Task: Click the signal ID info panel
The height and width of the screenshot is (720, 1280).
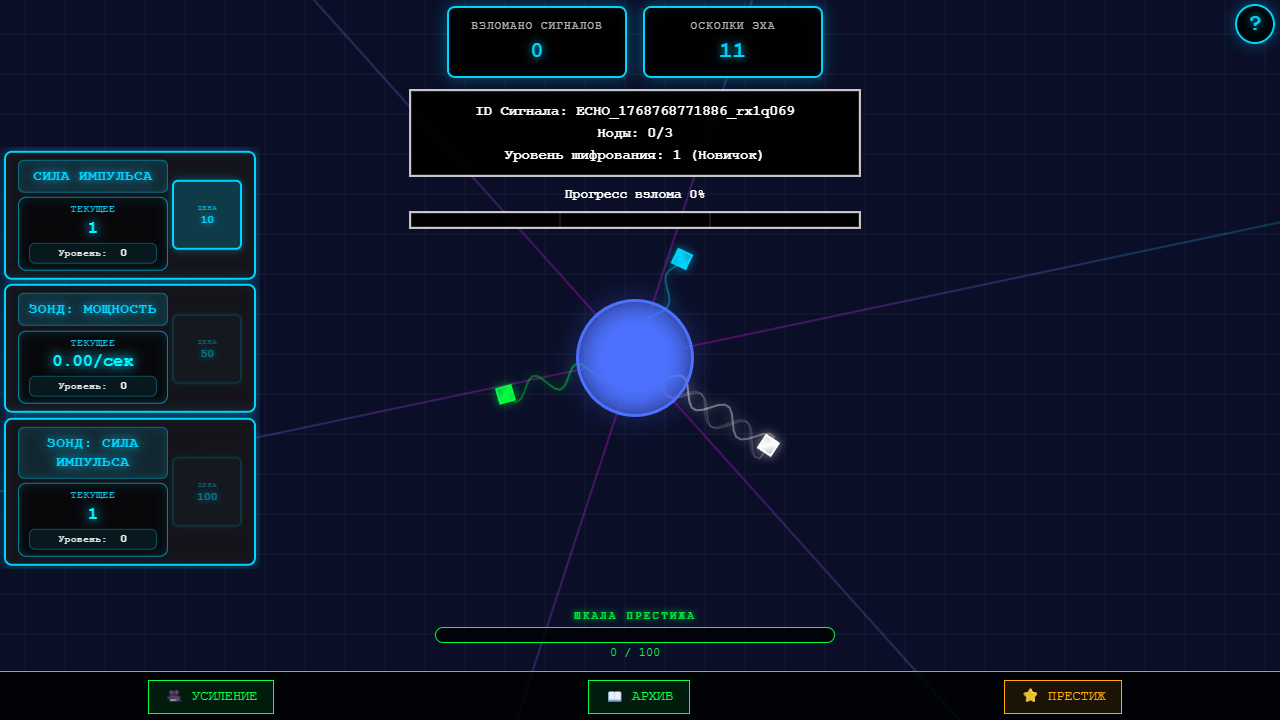Action: pyautogui.click(x=635, y=132)
